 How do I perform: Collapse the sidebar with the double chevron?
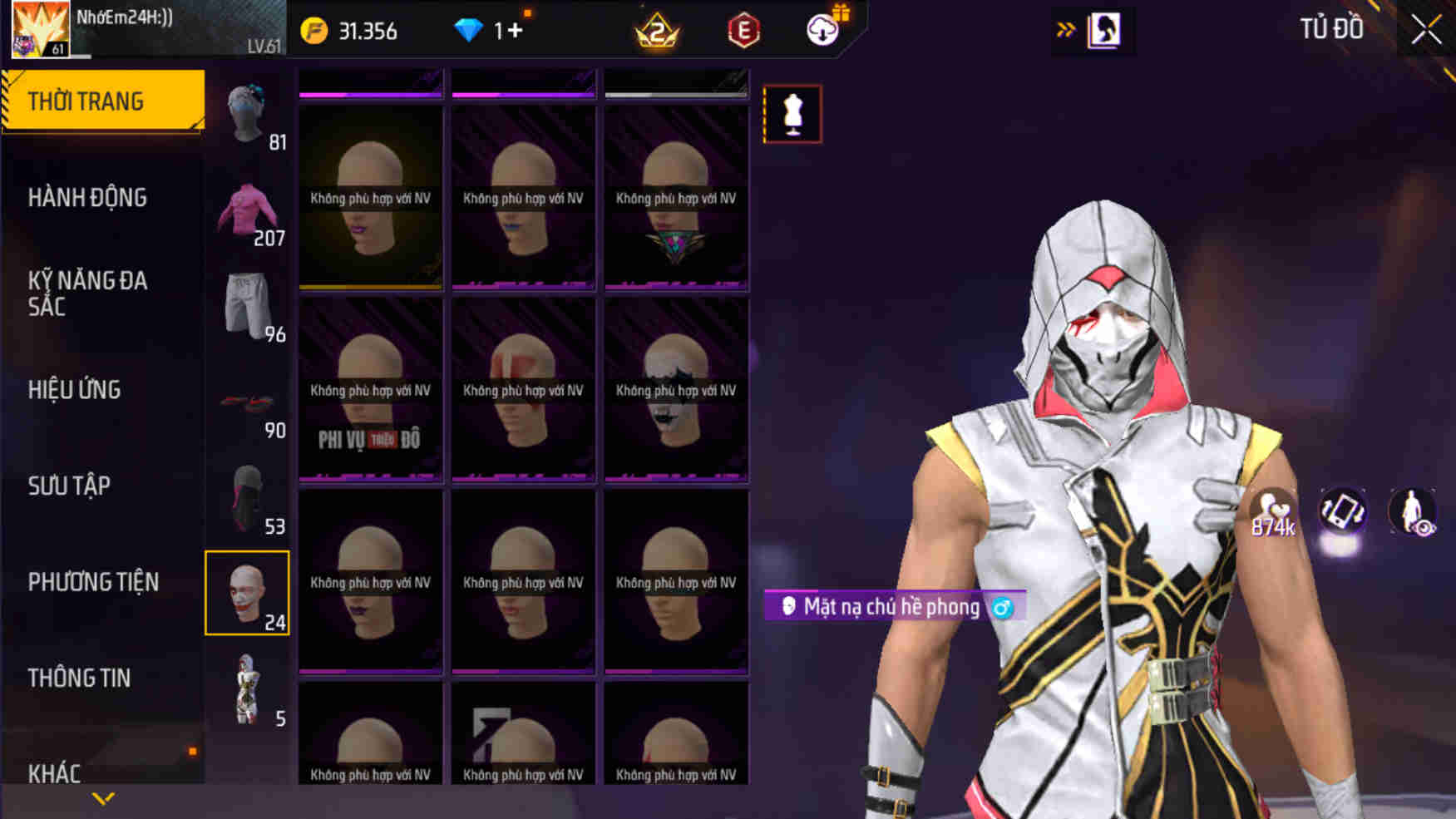click(x=1067, y=27)
